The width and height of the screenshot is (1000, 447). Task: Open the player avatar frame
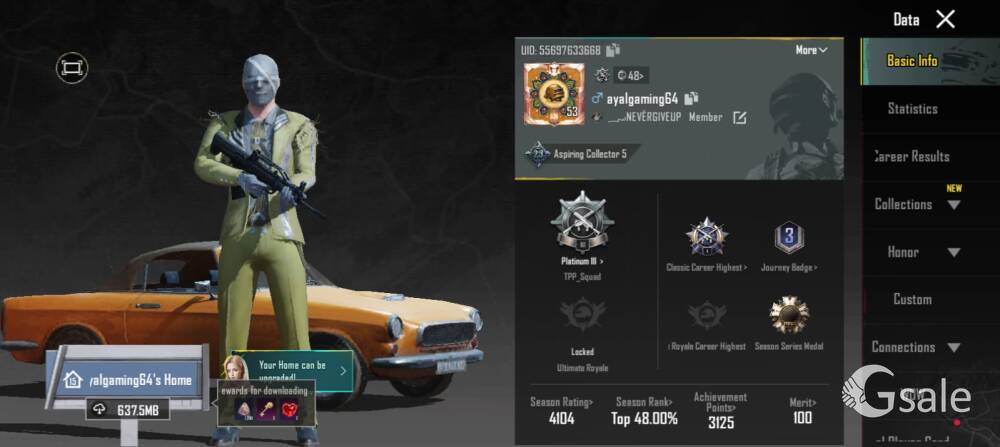(552, 95)
